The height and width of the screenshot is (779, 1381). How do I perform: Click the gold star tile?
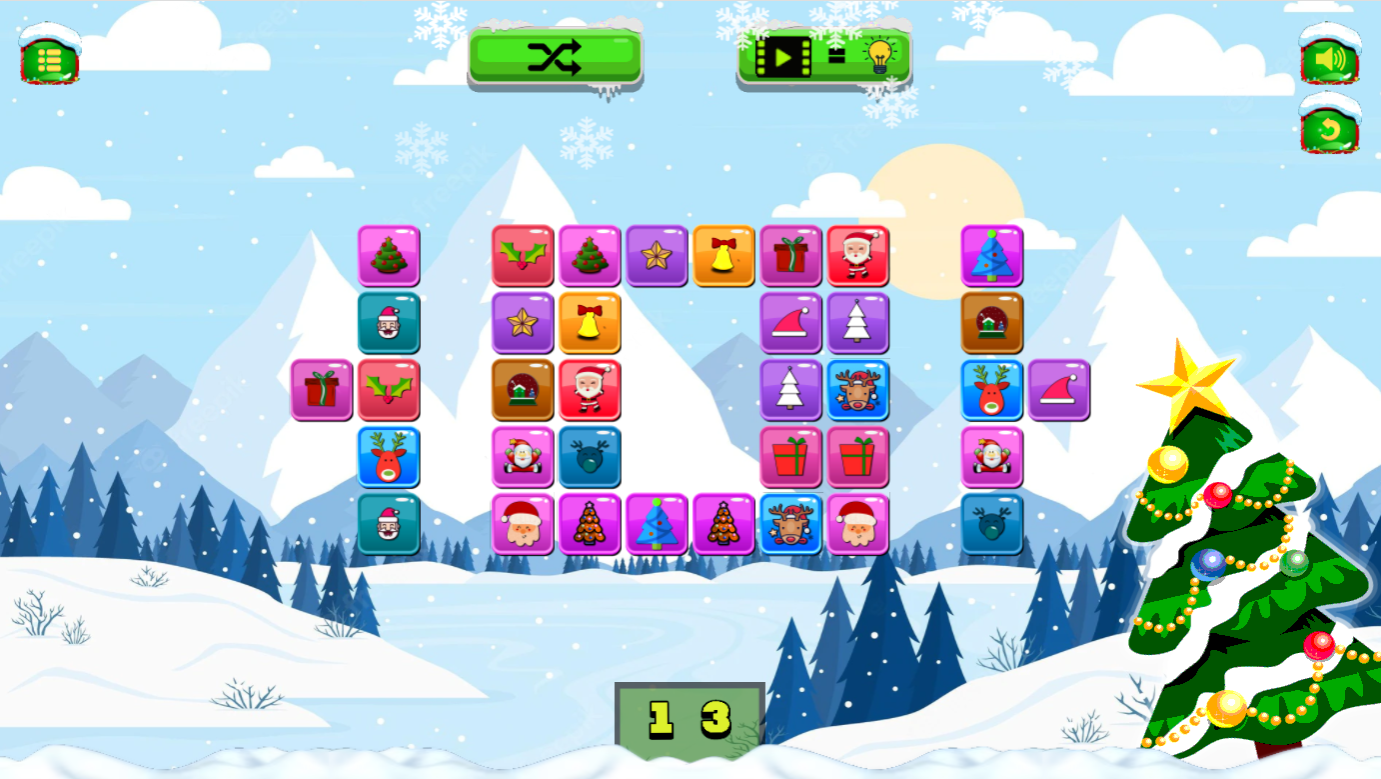(x=658, y=256)
